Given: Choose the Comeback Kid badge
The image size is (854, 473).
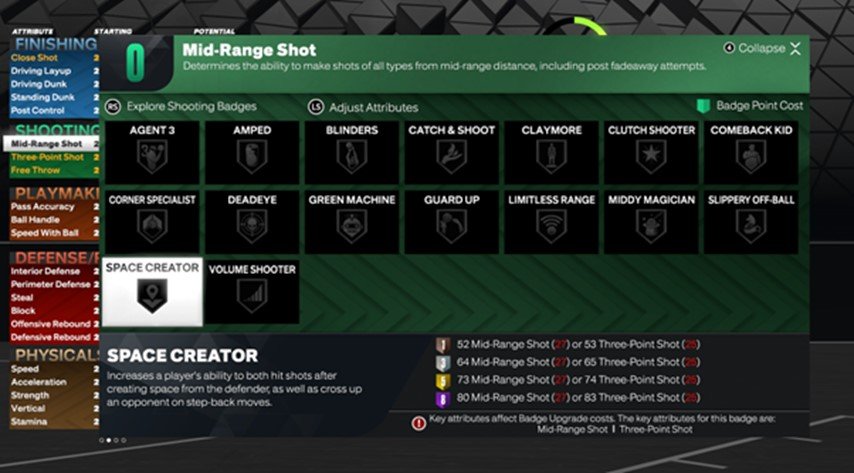Looking at the screenshot, I should [751, 153].
